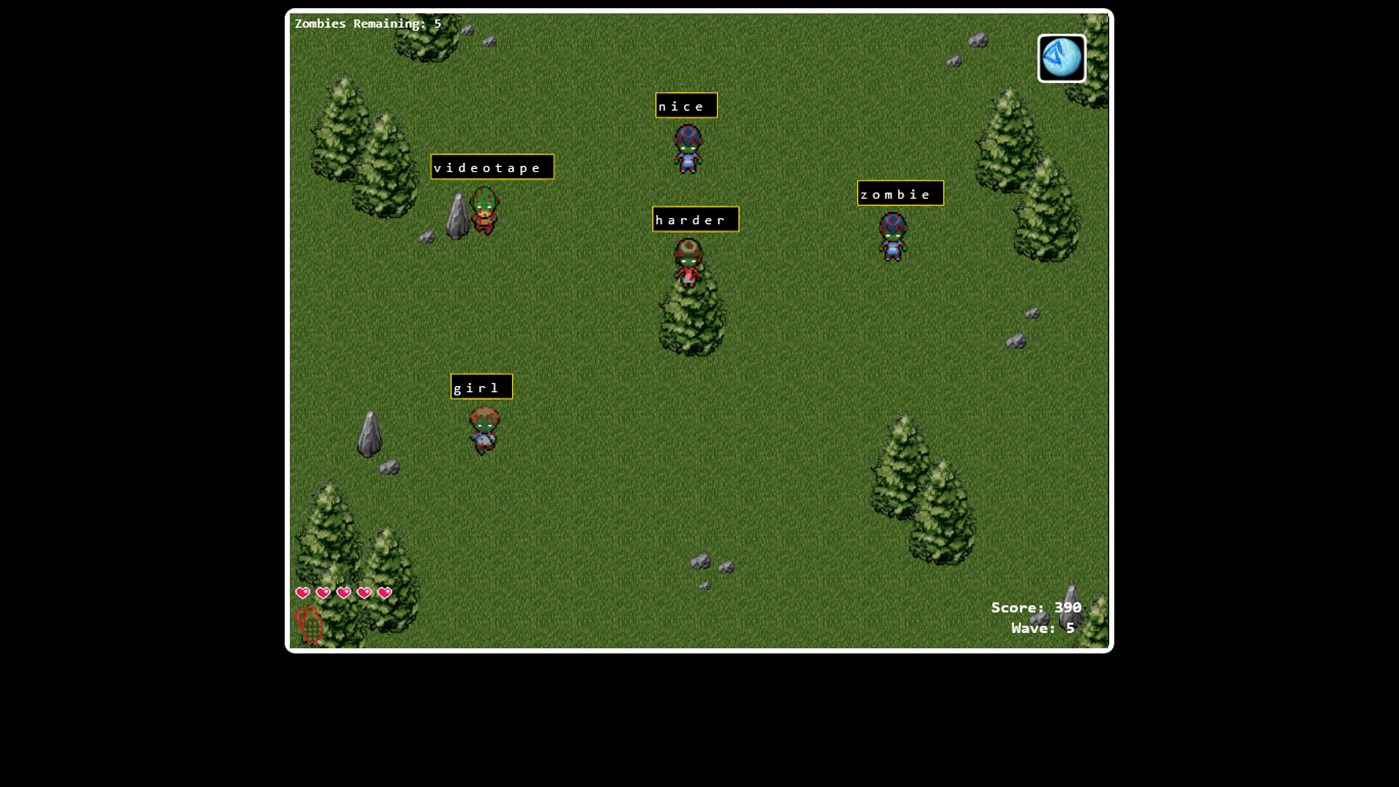Click the 'harder' word label
The height and width of the screenshot is (787, 1399).
[694, 219]
